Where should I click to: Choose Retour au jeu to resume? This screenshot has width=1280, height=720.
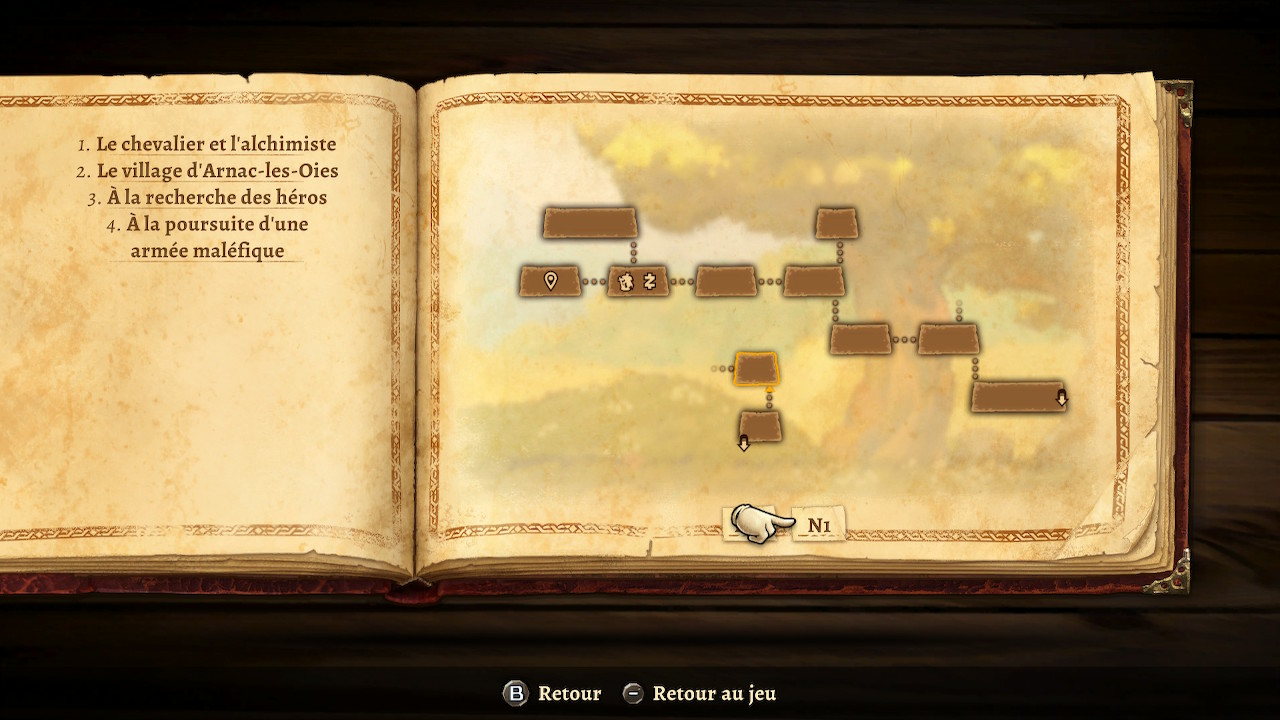(x=713, y=693)
